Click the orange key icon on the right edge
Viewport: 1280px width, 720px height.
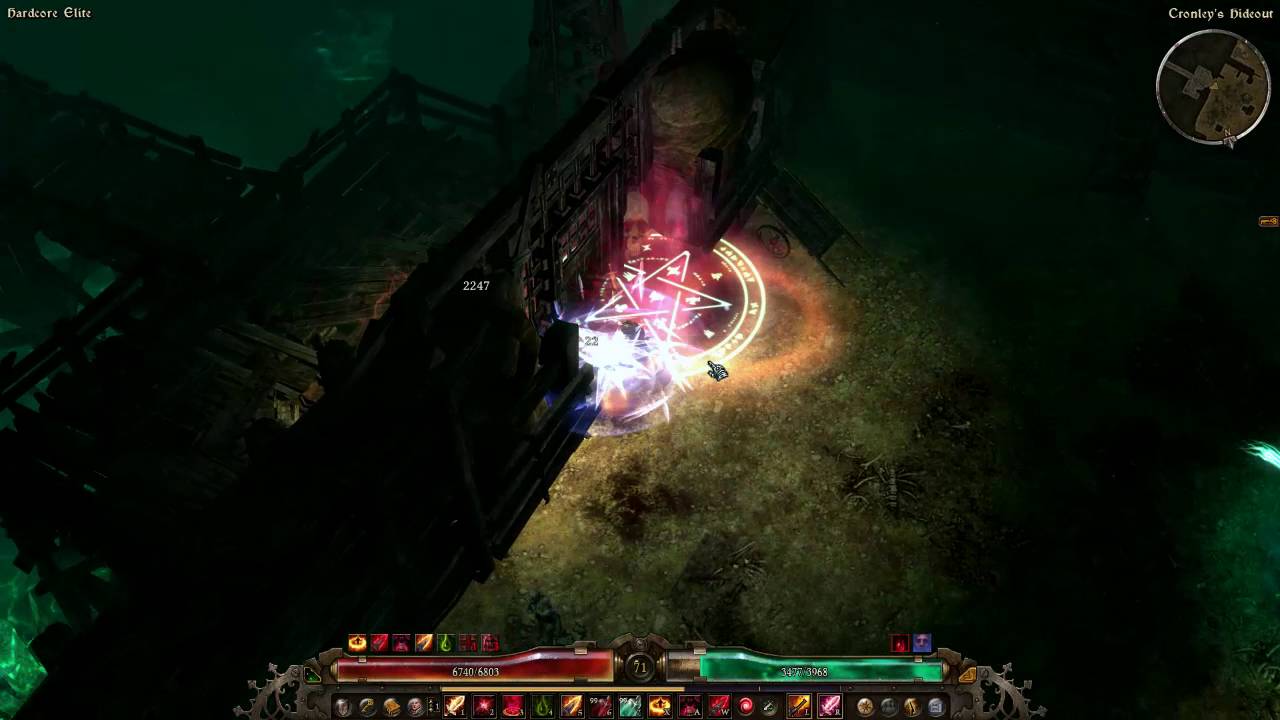click(1268, 221)
